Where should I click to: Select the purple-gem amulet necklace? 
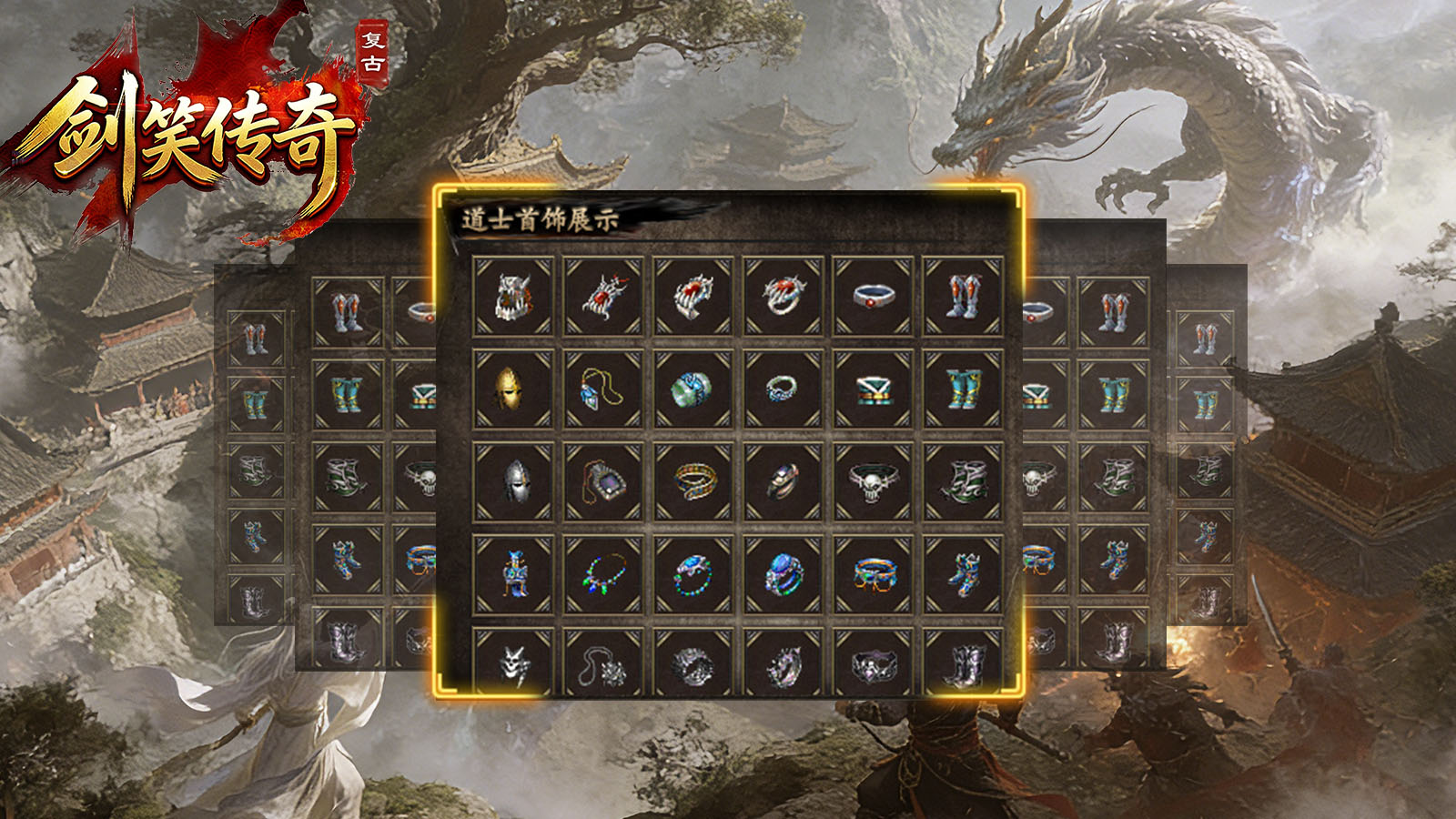602,482
